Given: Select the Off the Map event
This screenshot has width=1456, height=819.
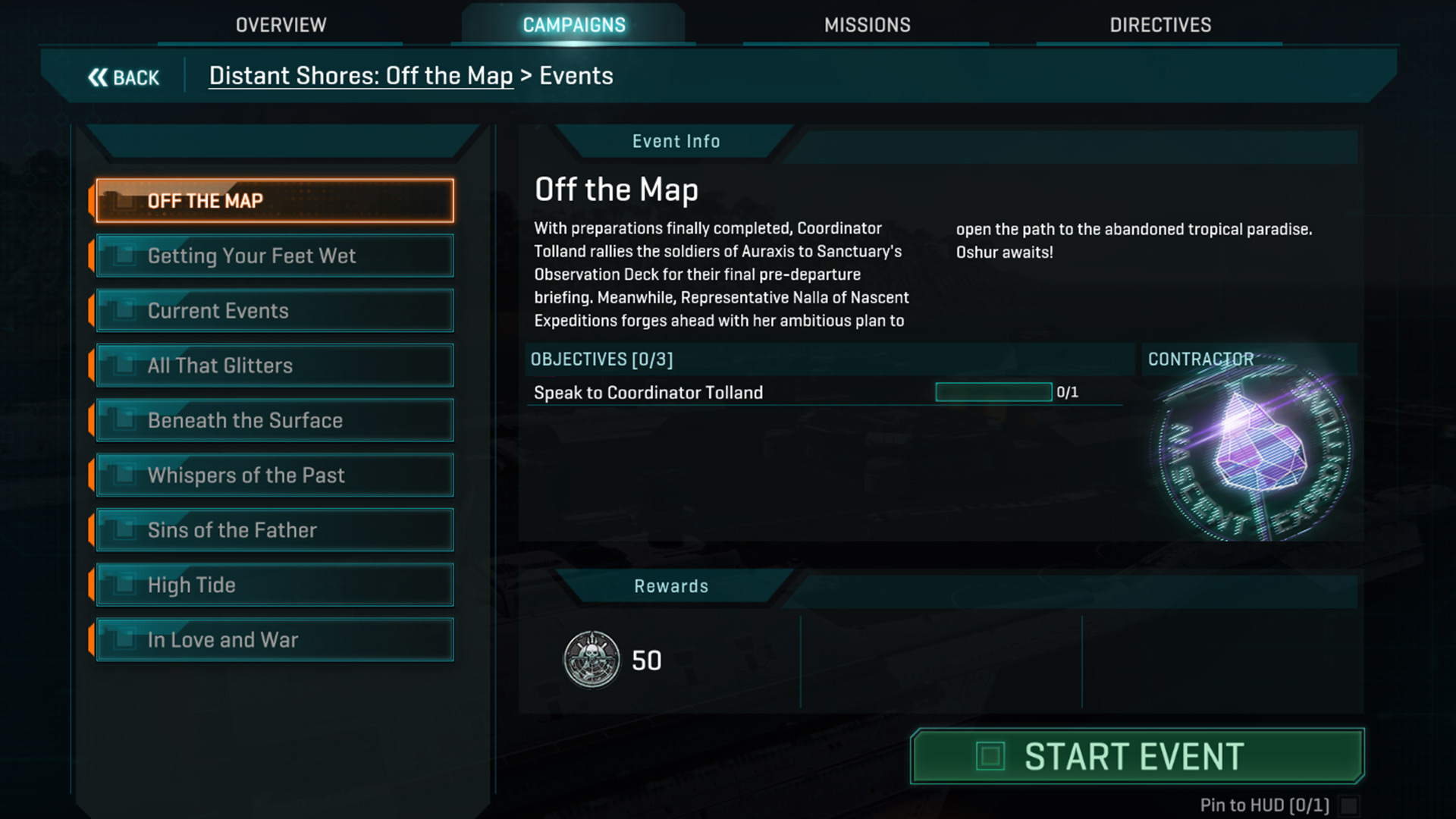Looking at the screenshot, I should click(275, 201).
